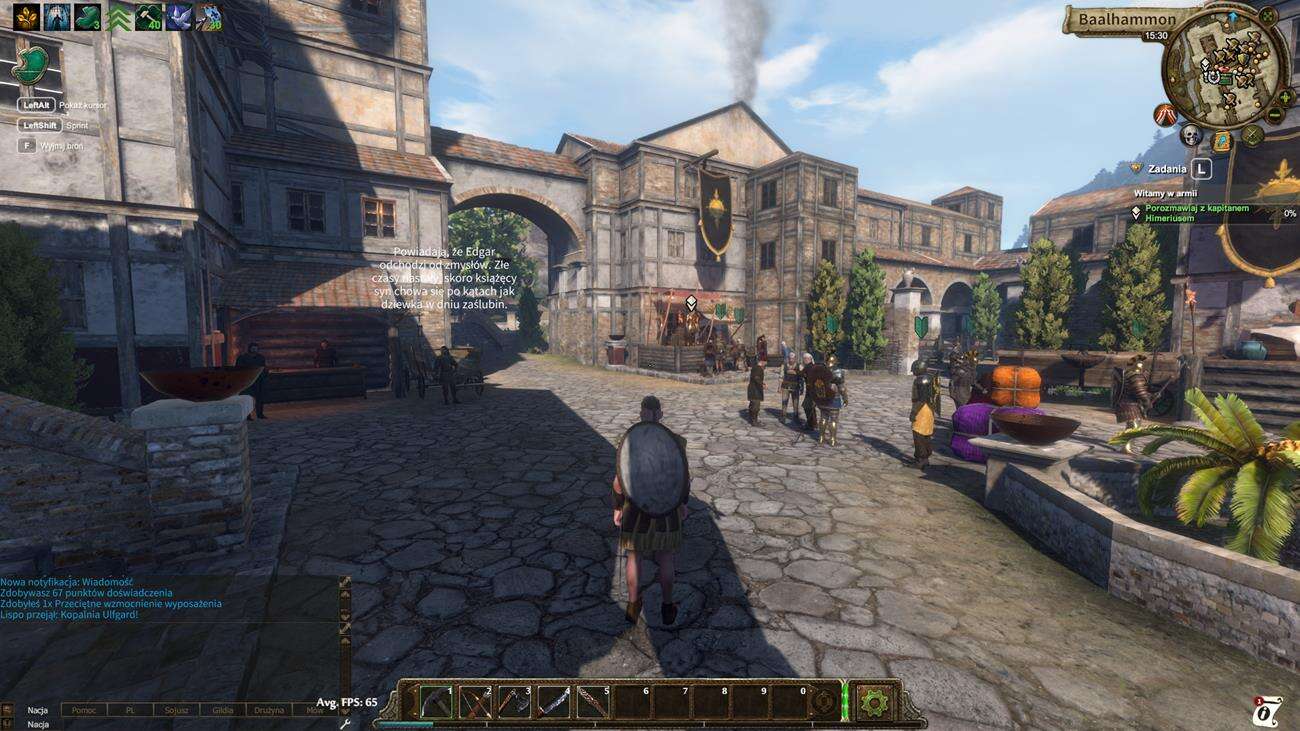Viewport: 1300px width, 731px height.
Task: Expand the orange potion icon under minimap
Action: point(1222,142)
